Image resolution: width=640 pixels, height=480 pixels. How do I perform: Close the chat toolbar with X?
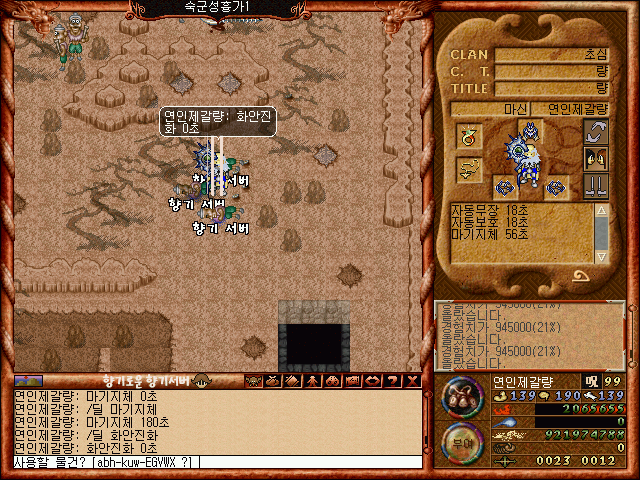410,380
